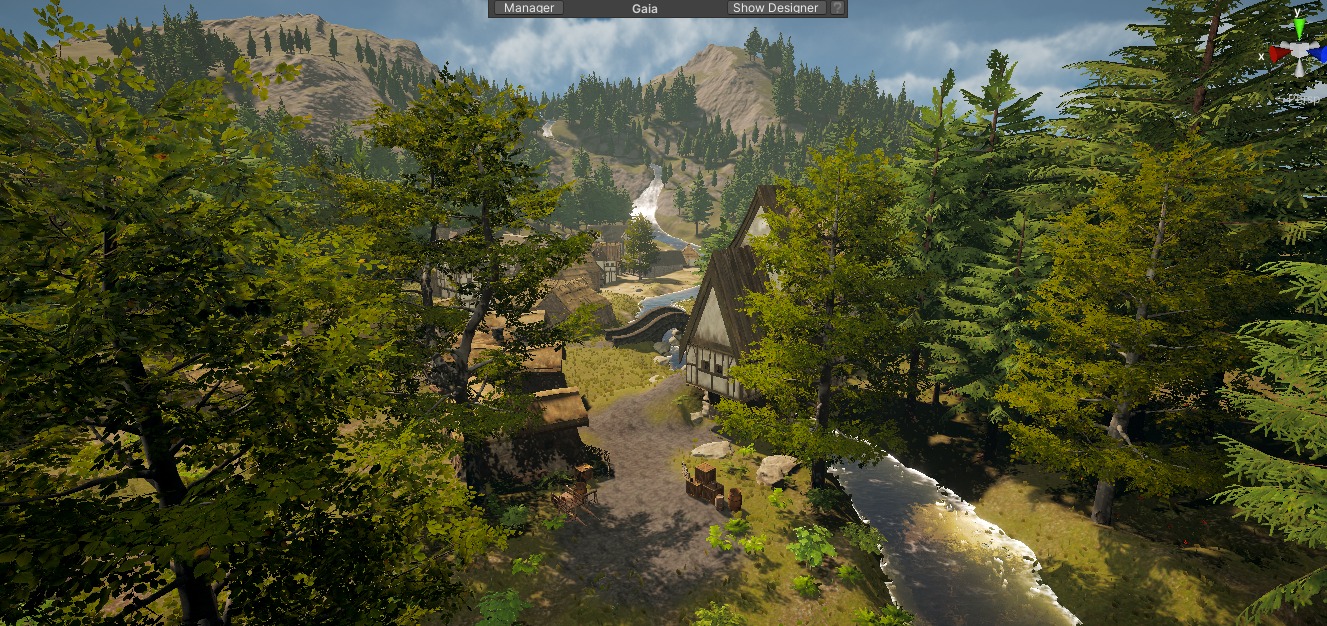The height and width of the screenshot is (626, 1327).
Task: Select the red X axis gizmo cone
Action: point(1278,53)
